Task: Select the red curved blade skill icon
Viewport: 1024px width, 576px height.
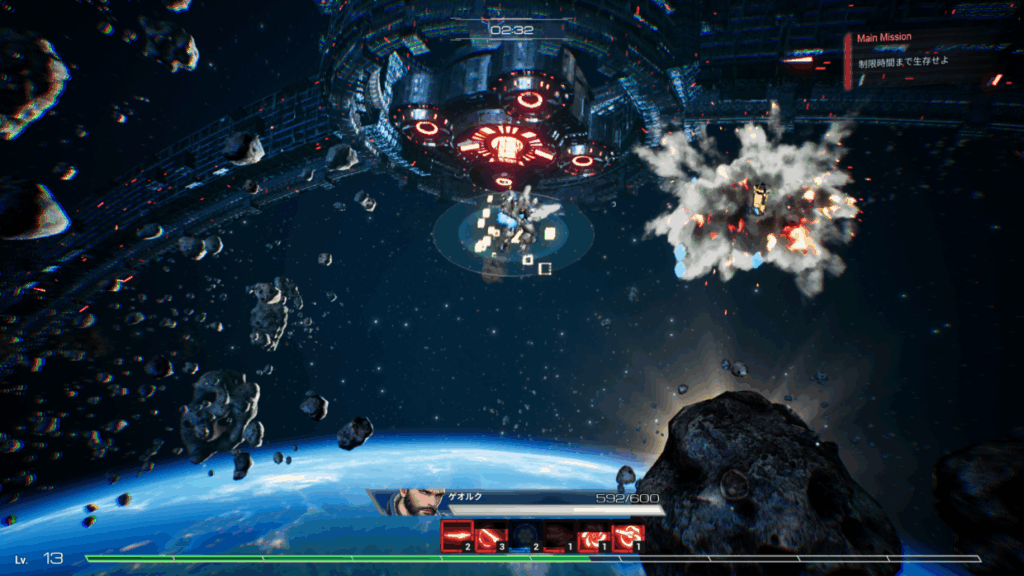Action: pyautogui.click(x=491, y=538)
